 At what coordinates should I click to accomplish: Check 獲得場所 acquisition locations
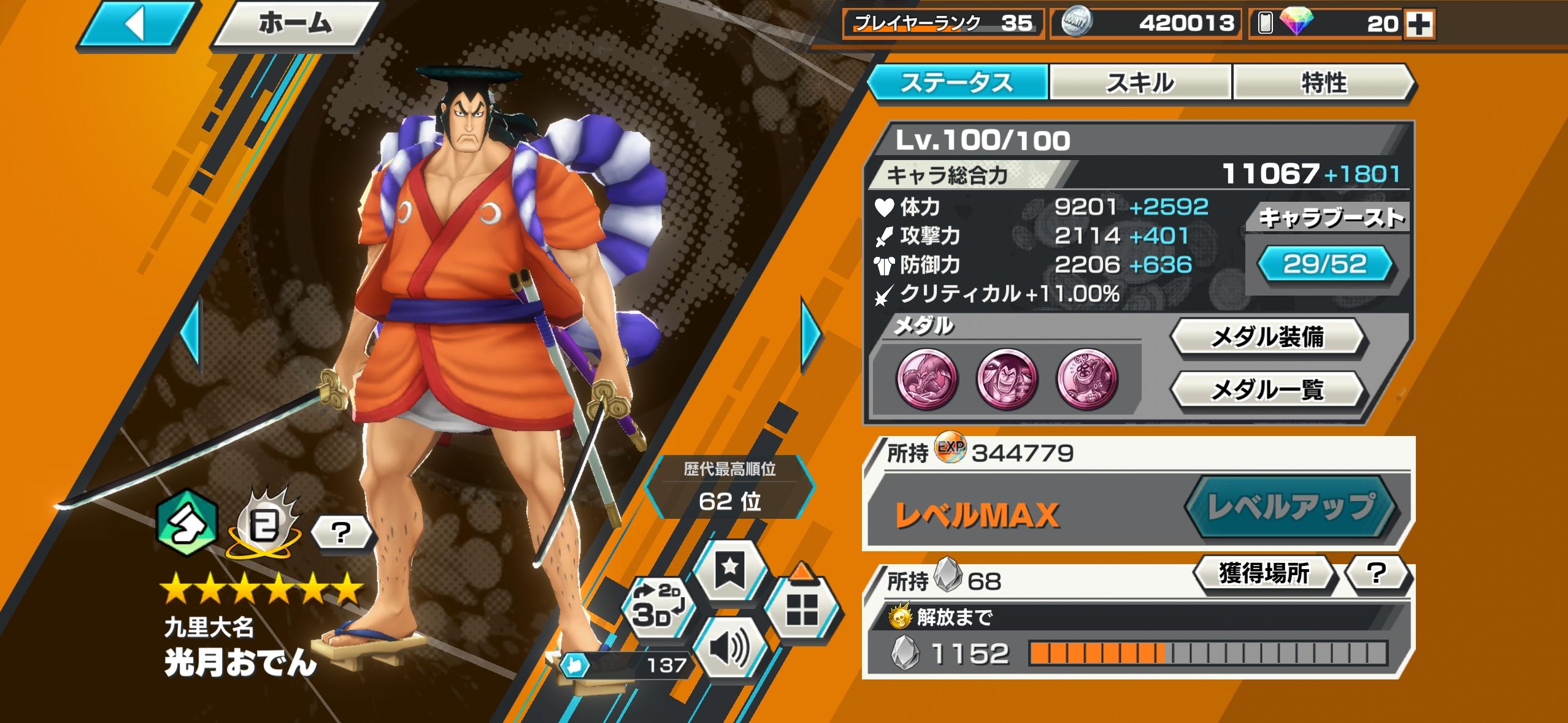(x=1264, y=573)
